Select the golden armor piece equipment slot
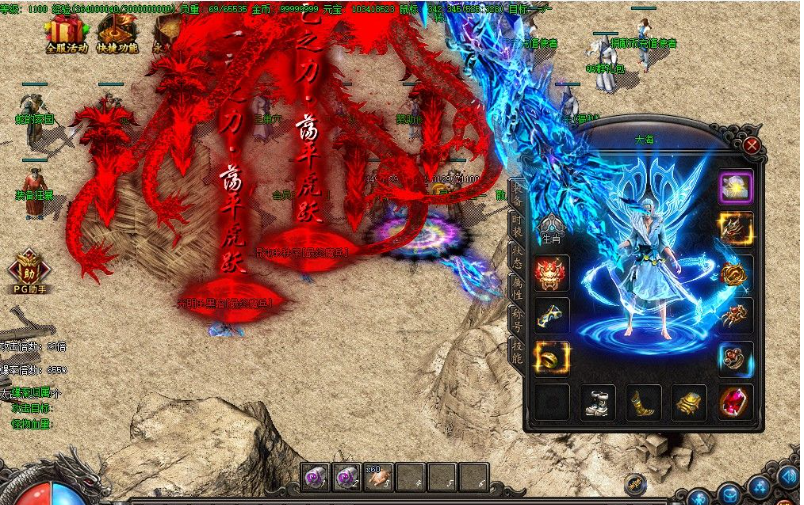 click(690, 402)
